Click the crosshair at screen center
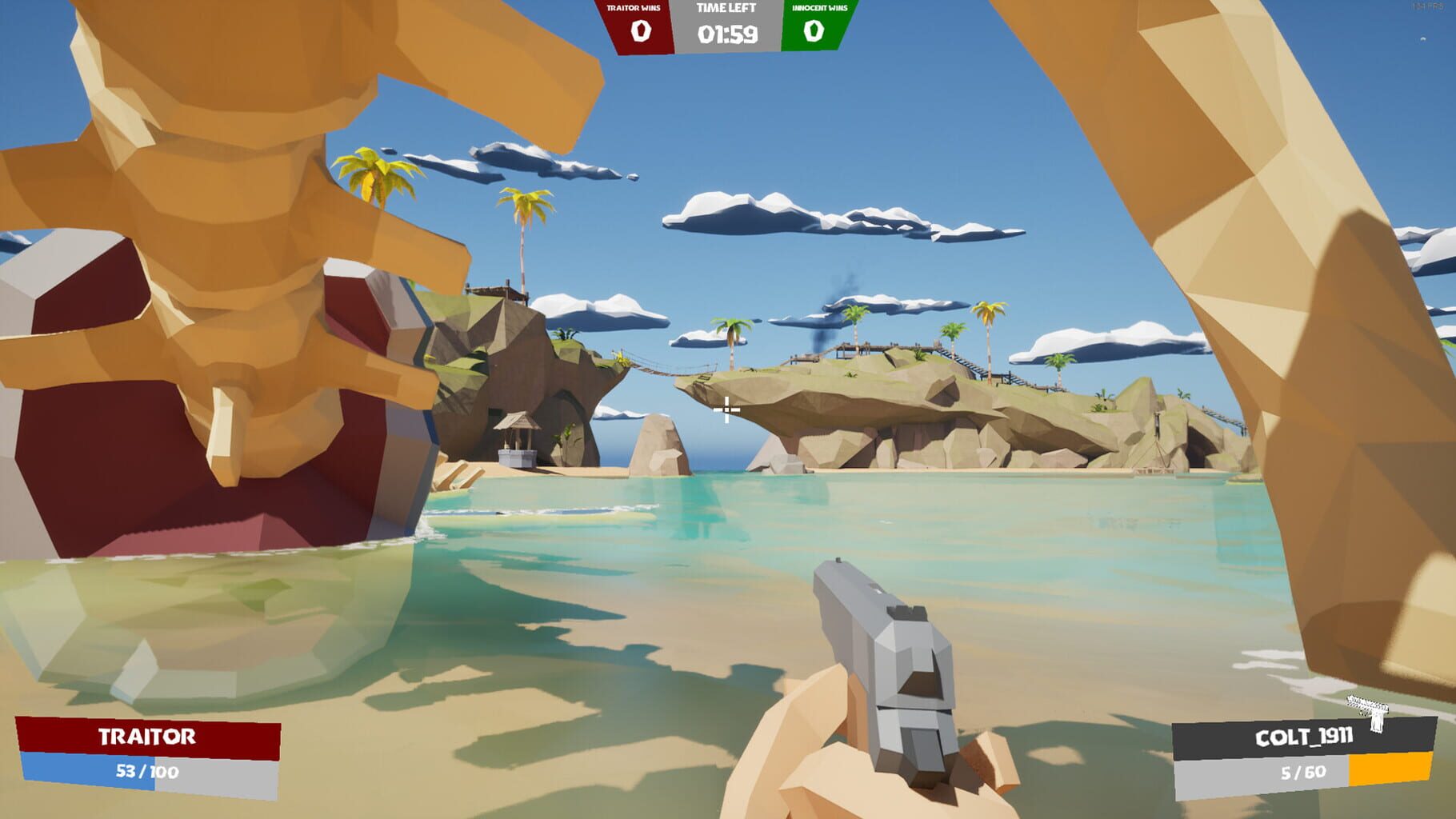This screenshot has height=819, width=1456. (x=728, y=410)
